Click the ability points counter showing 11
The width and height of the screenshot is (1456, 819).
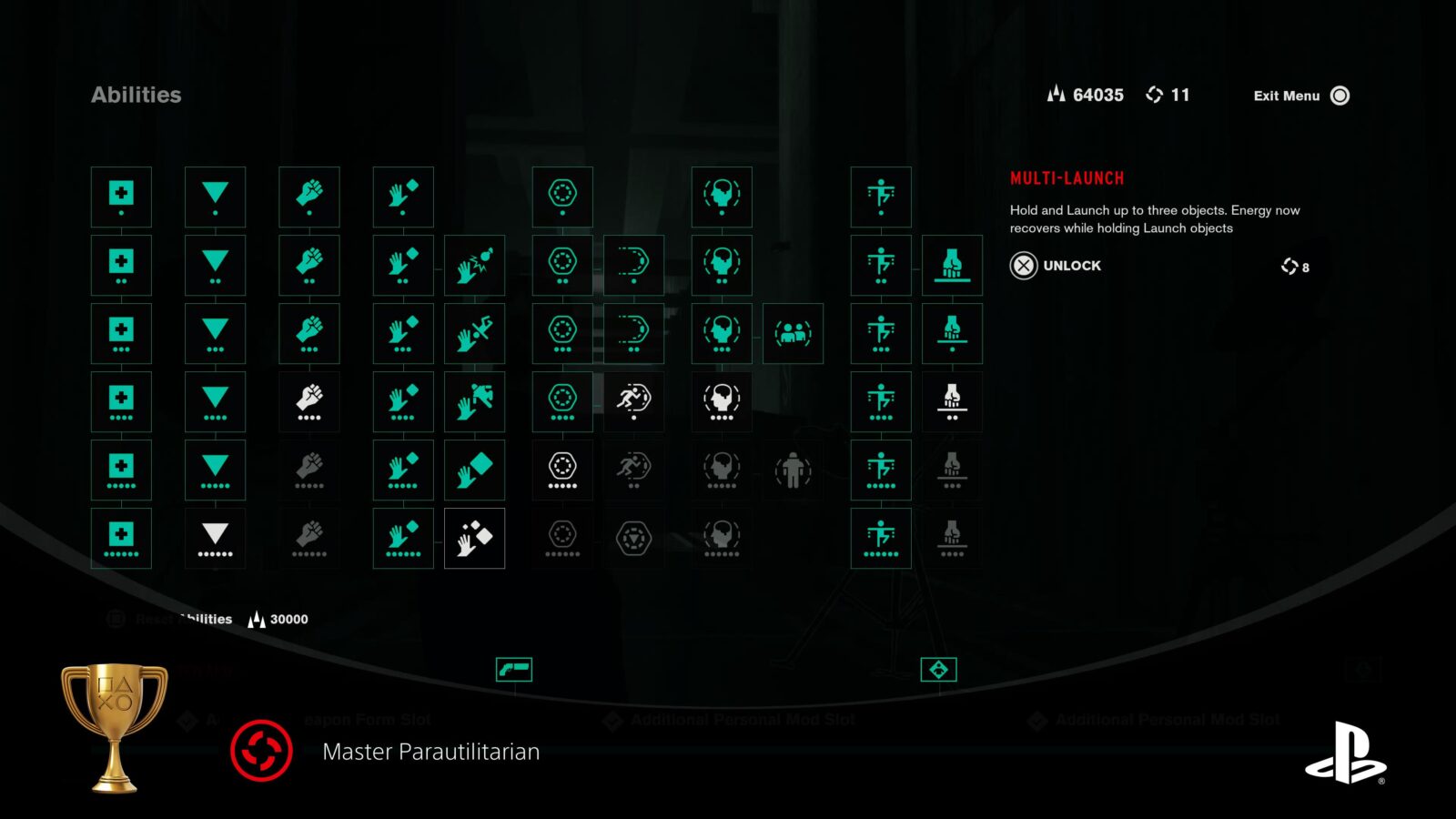point(1174,95)
